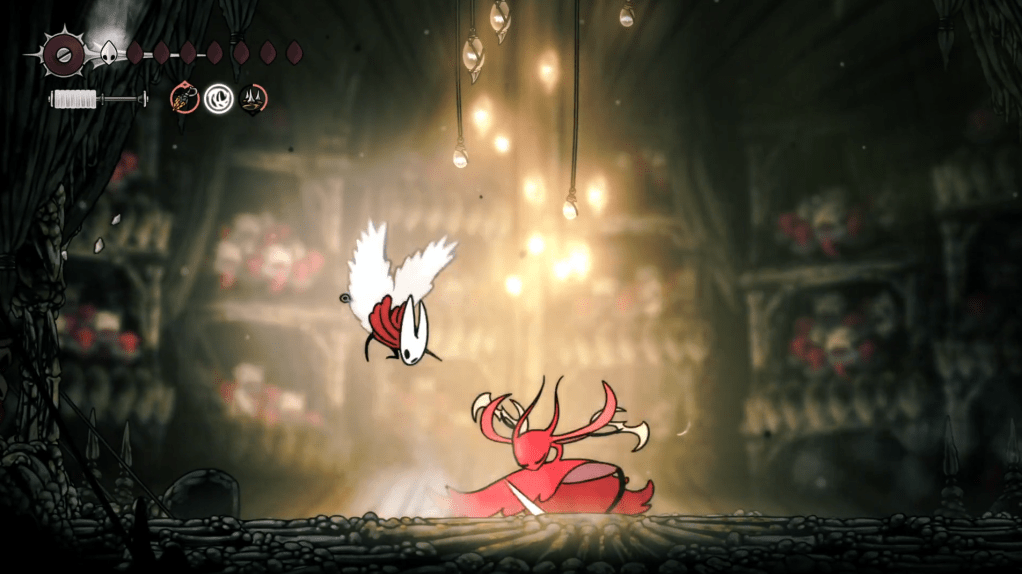This screenshot has width=1022, height=574.
Task: Select the orange-ringed hooked tool icon
Action: 184,98
